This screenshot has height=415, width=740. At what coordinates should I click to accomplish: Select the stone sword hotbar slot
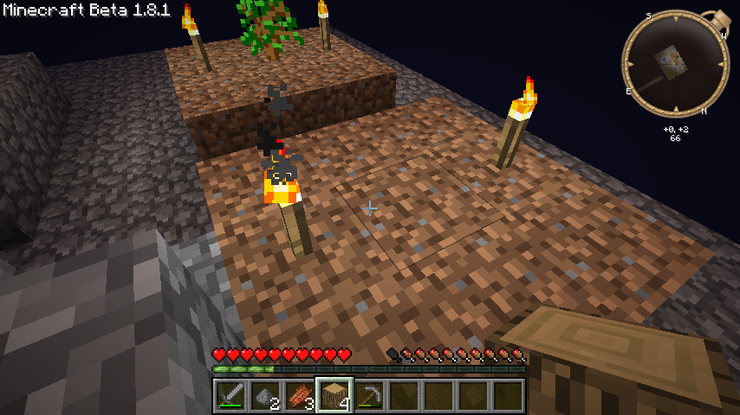[x=229, y=395]
